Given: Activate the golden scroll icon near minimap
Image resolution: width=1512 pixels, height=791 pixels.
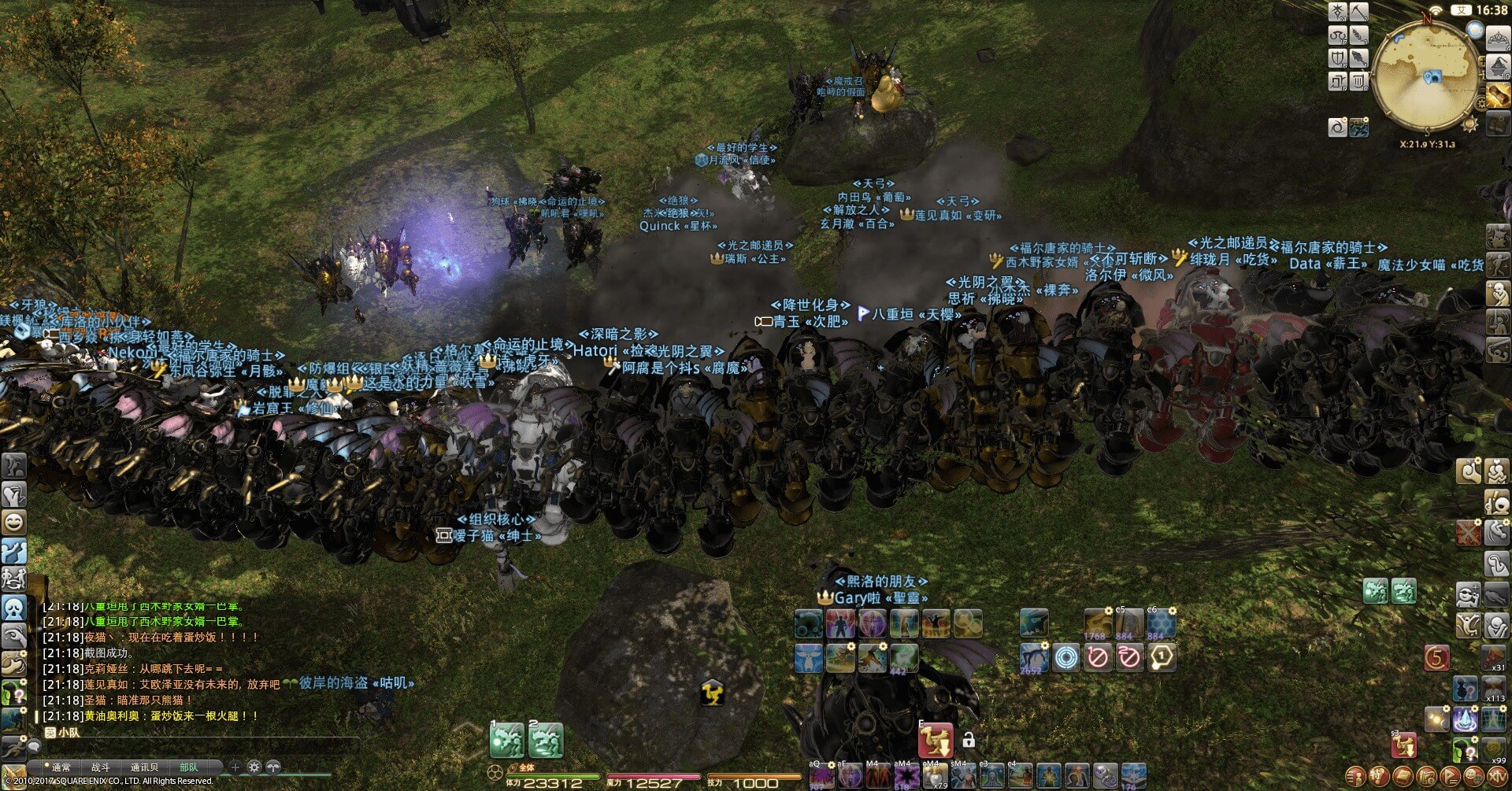Looking at the screenshot, I should (x=1498, y=96).
